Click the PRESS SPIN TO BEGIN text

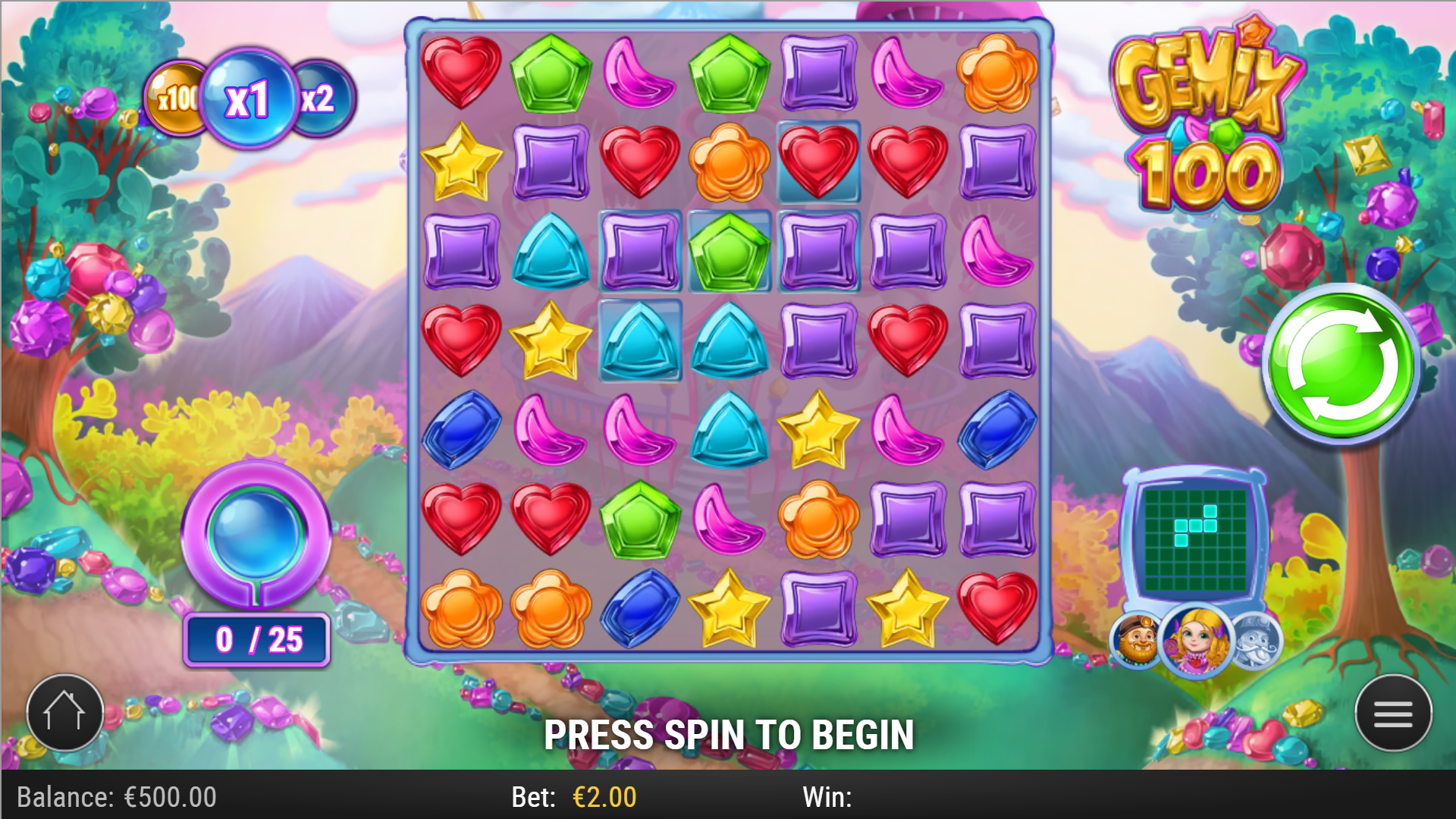tap(730, 733)
